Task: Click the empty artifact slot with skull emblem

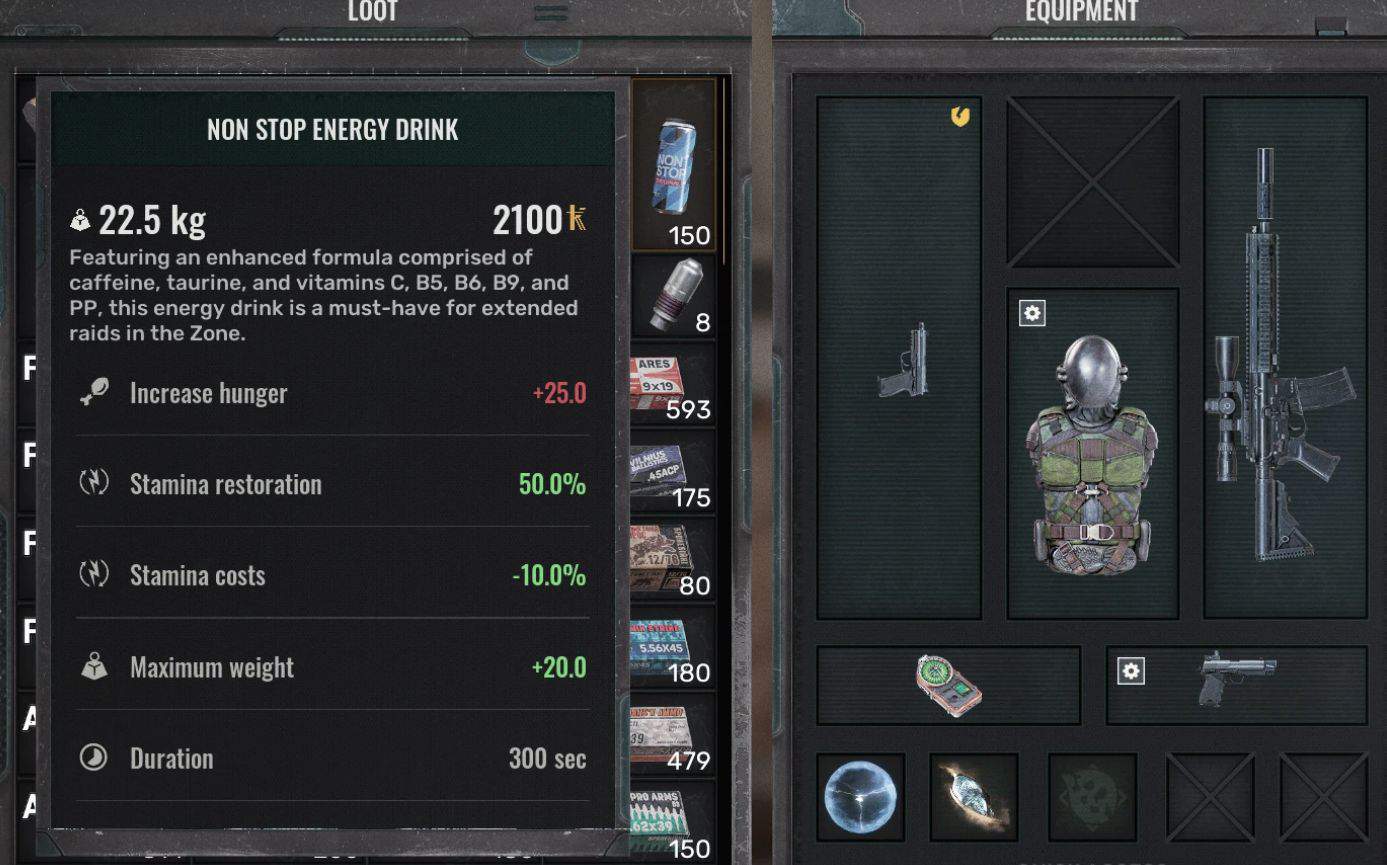Action: (1092, 797)
